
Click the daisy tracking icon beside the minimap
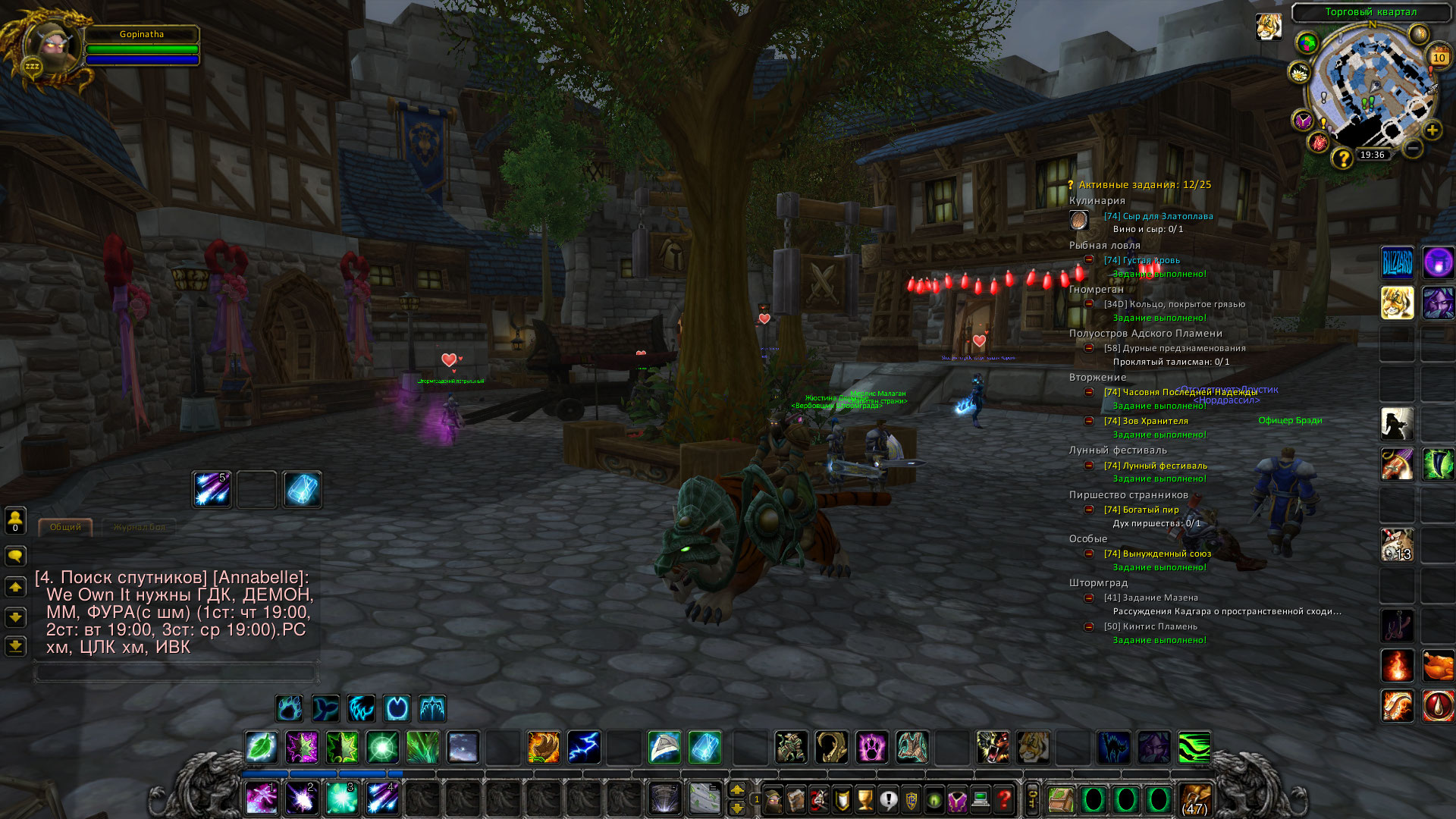1299,72
